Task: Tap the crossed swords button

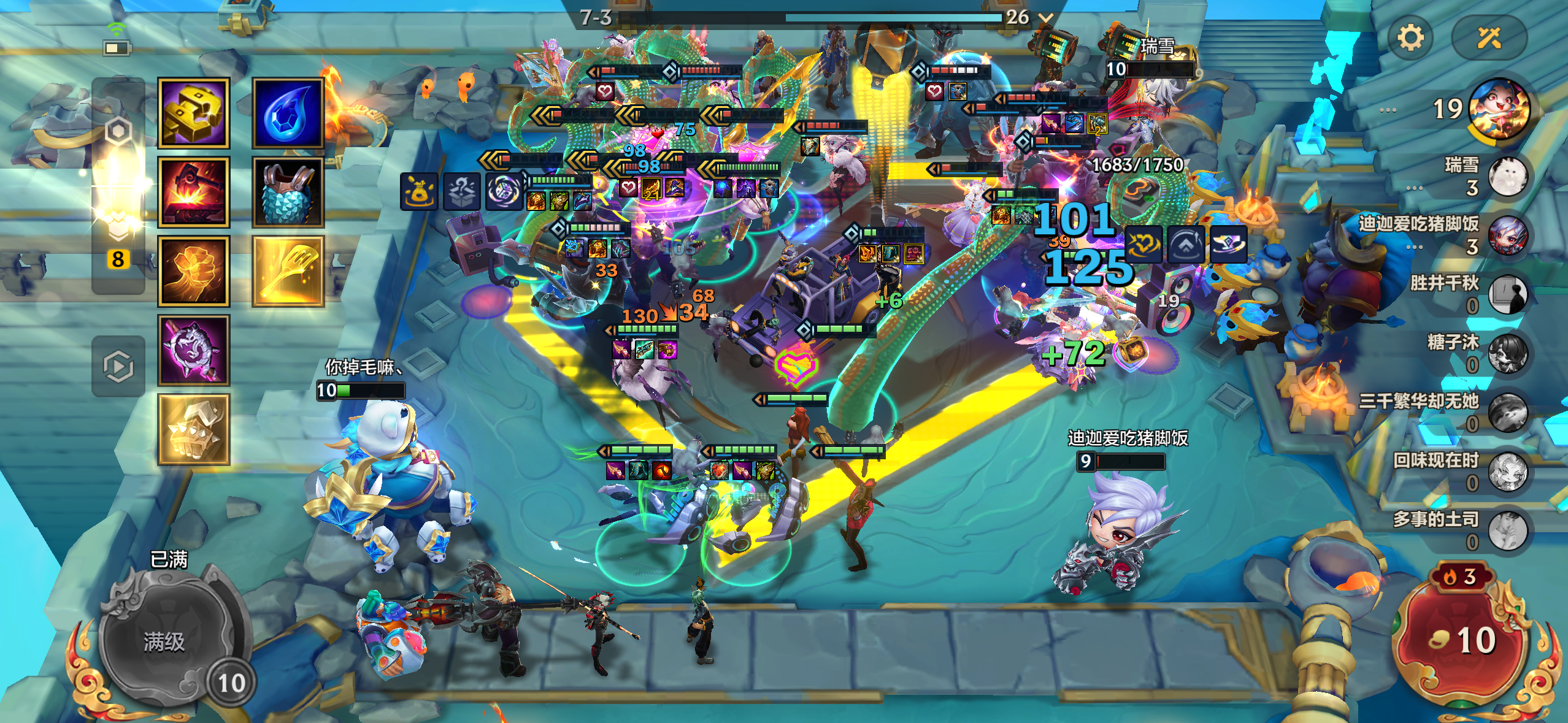Action: 1489,38
